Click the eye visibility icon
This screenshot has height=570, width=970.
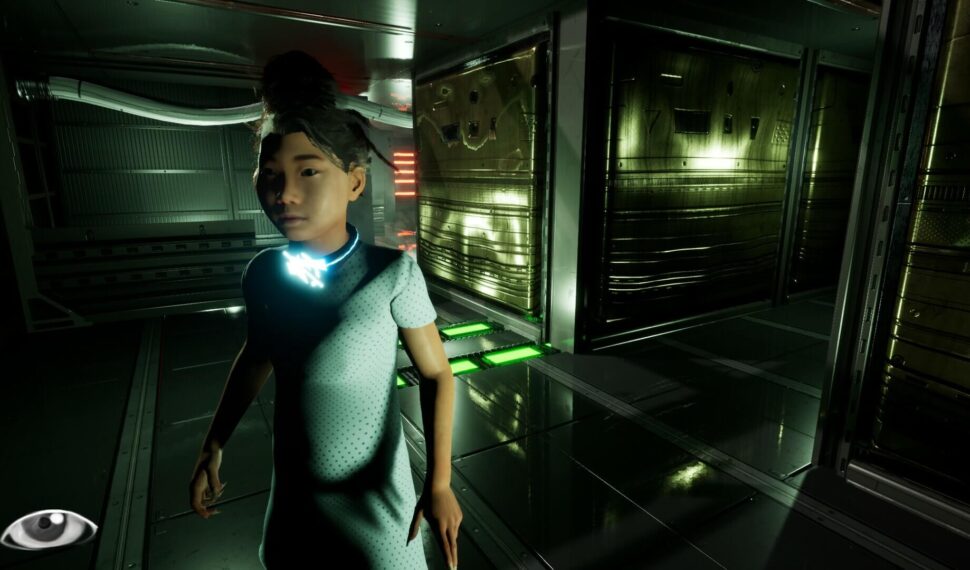(48, 529)
